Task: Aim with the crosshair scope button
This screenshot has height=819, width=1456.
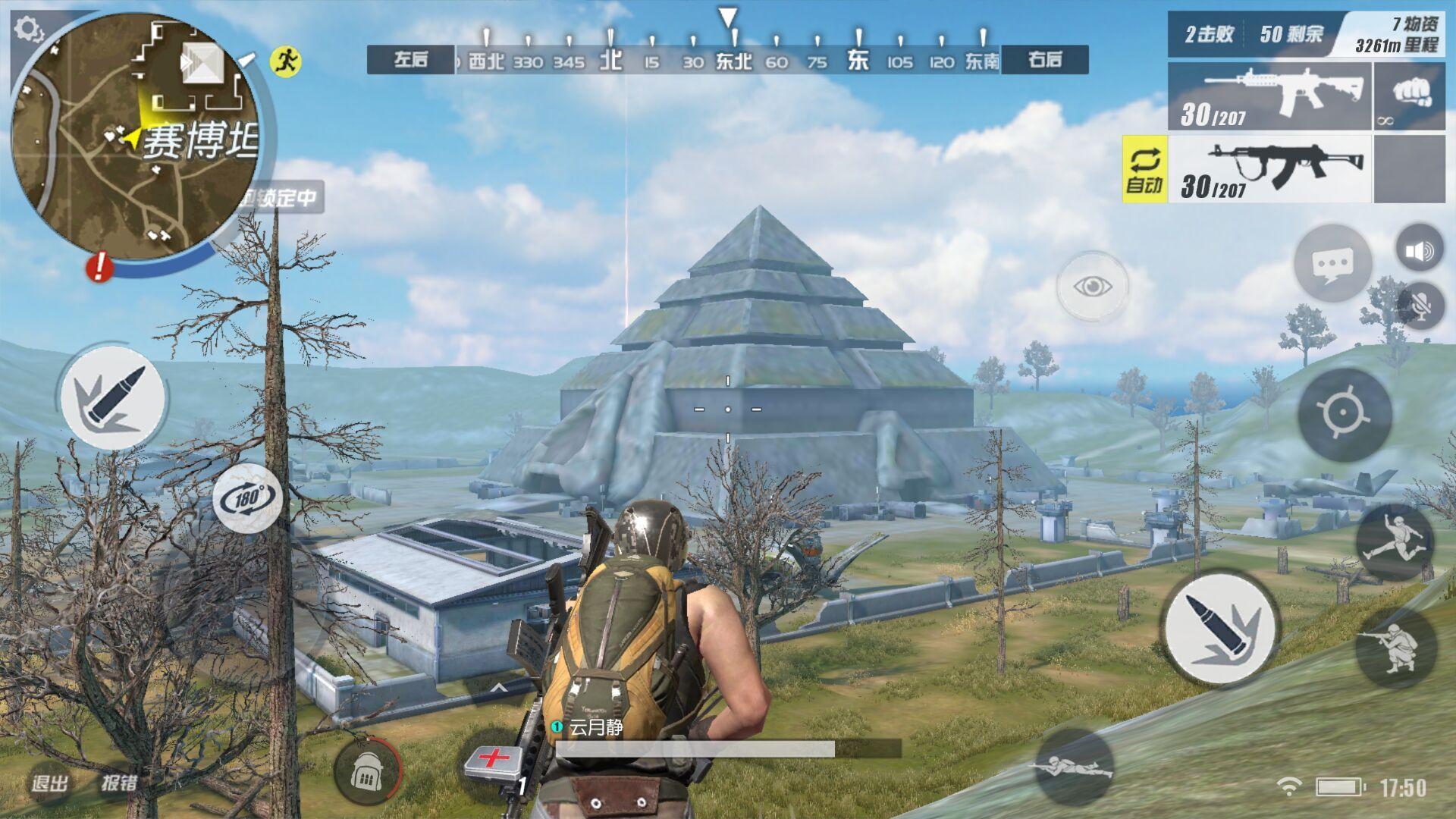Action: 1344,414
